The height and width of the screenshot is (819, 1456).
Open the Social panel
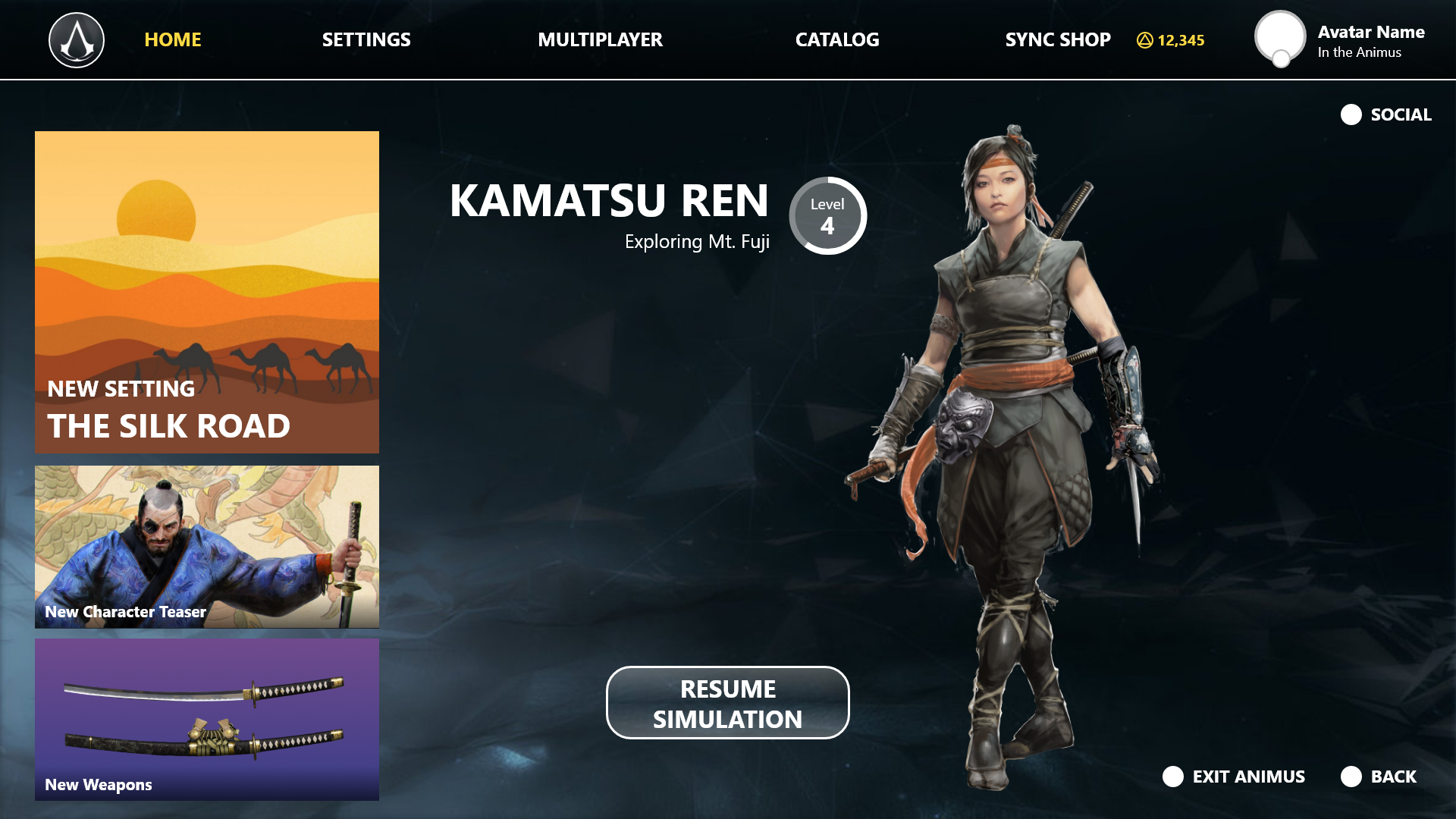[1386, 115]
